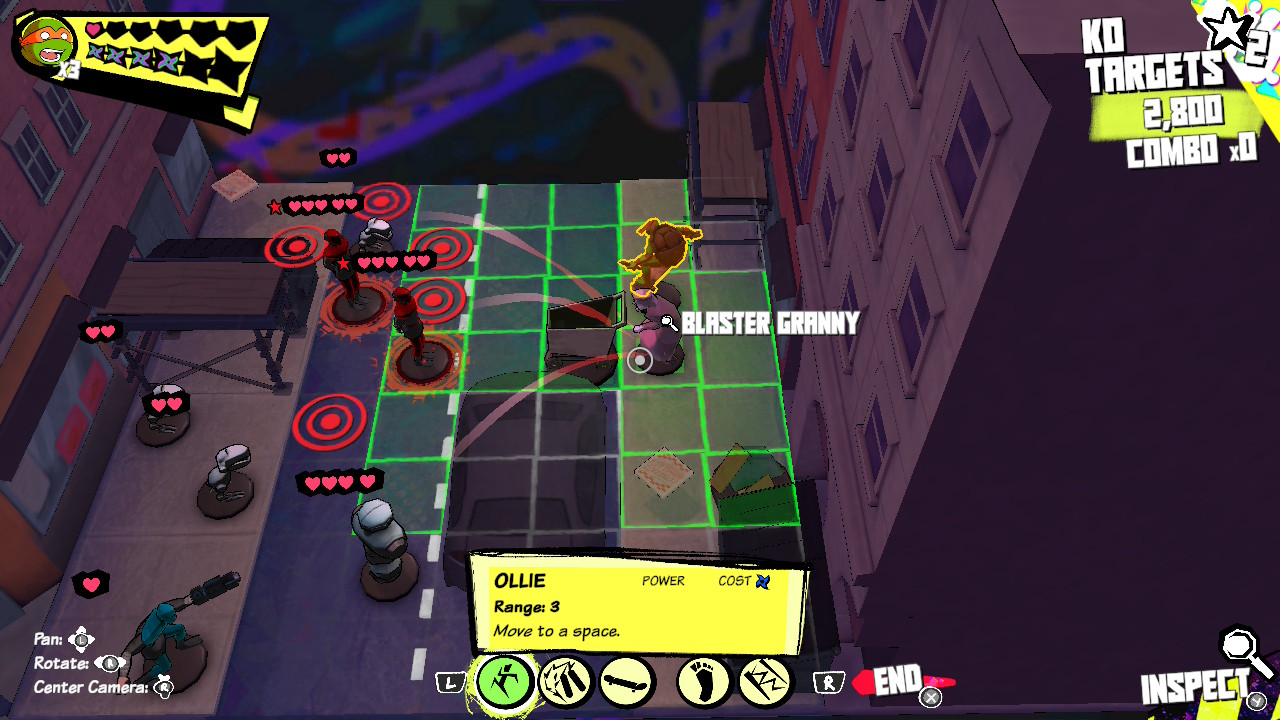Select the highlighted golden enemy on the grid
1280x720 pixels.
coord(660,250)
